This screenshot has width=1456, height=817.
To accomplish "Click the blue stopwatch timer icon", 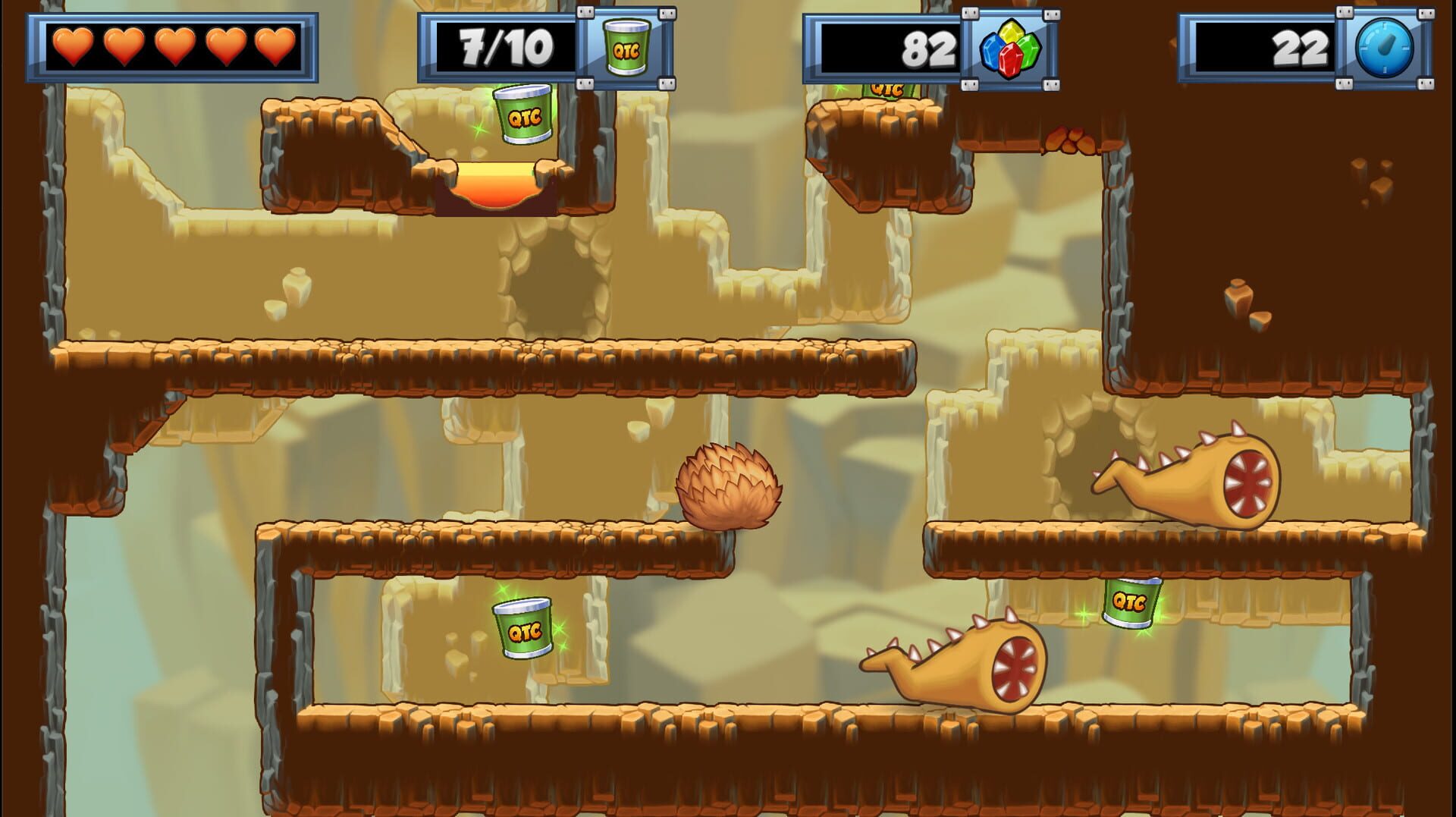I will pyautogui.click(x=1384, y=48).
